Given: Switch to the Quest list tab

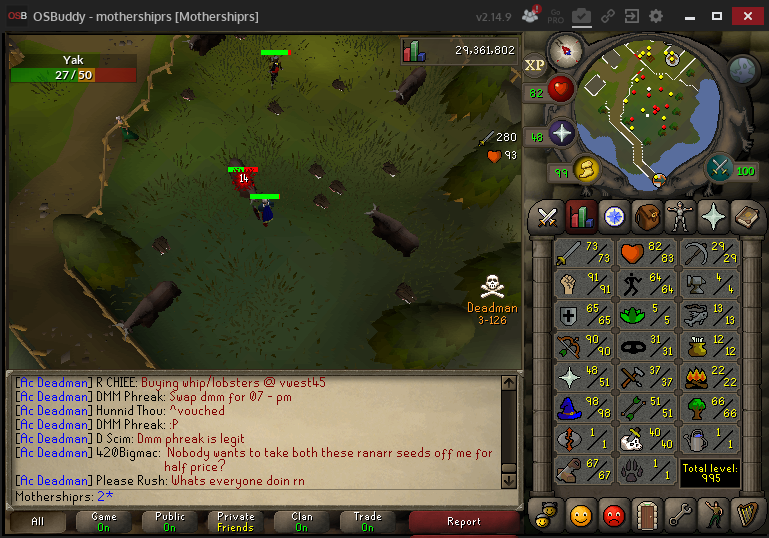Looking at the screenshot, I should (614, 215).
